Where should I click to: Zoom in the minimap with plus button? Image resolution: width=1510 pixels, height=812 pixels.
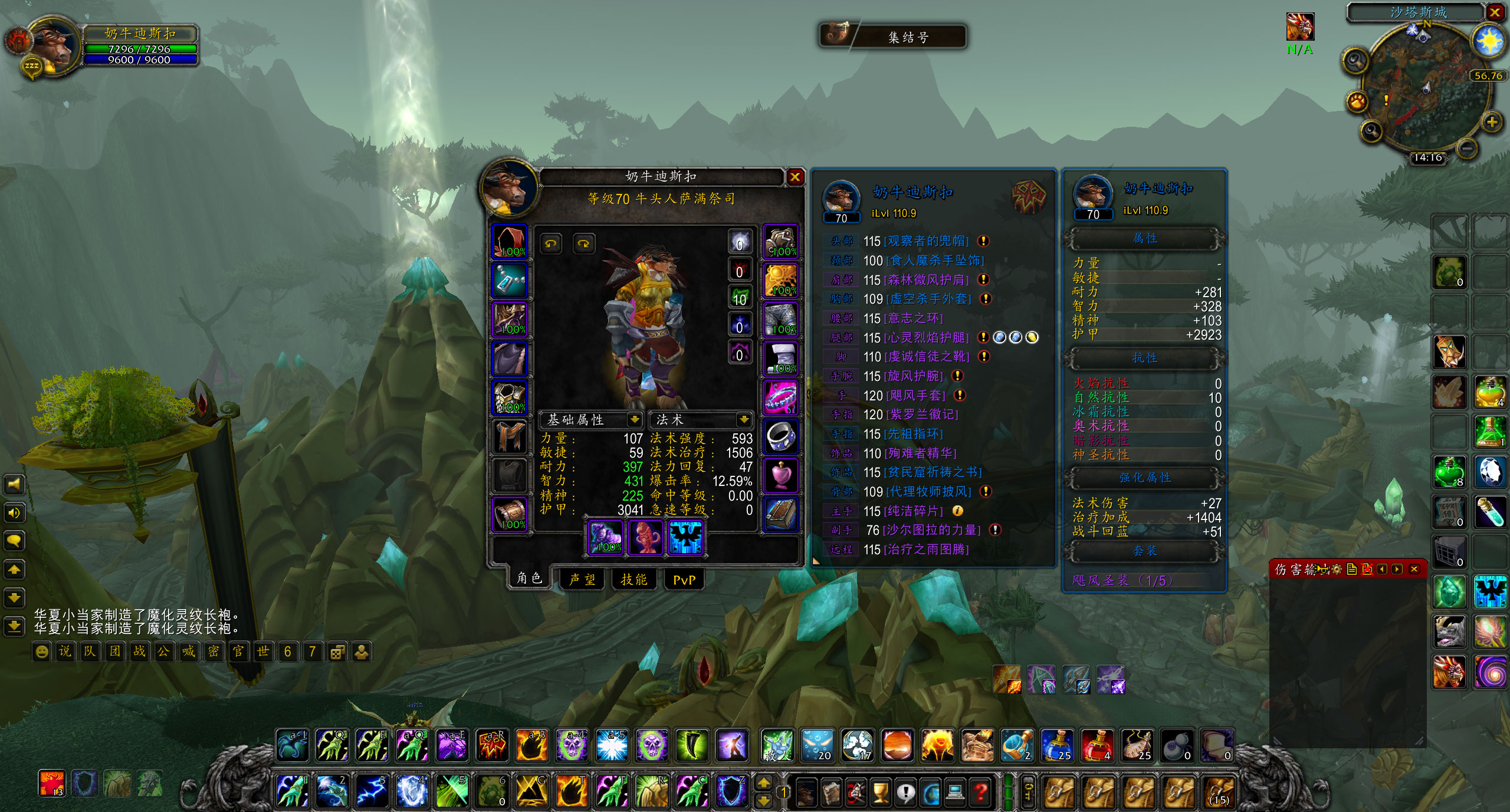click(1492, 122)
